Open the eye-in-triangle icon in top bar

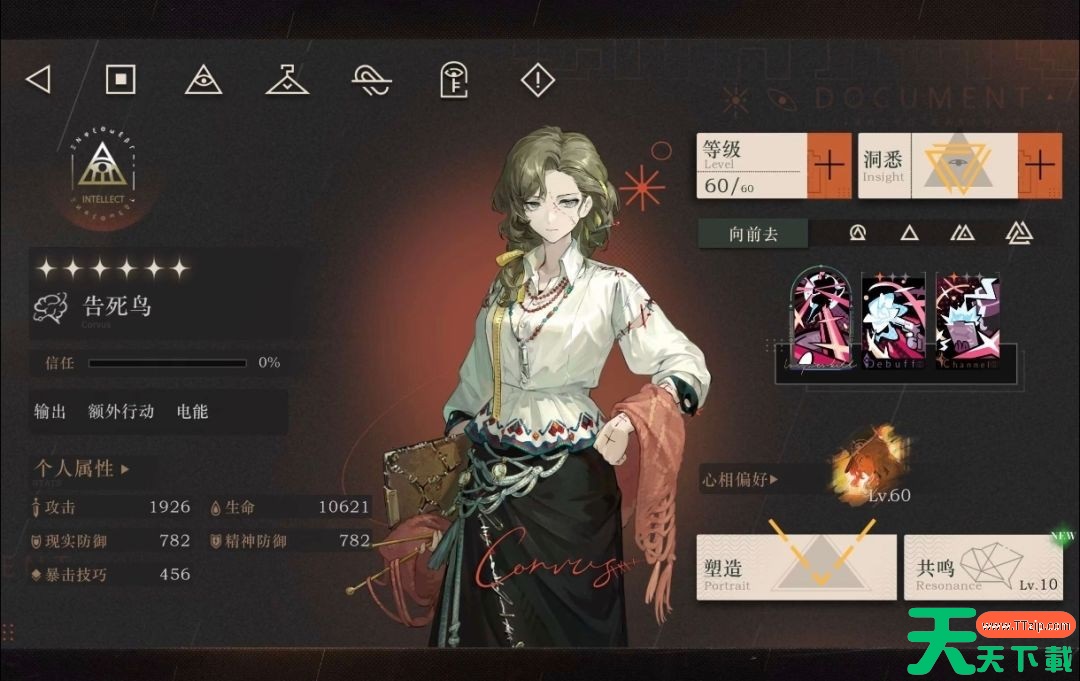203,80
